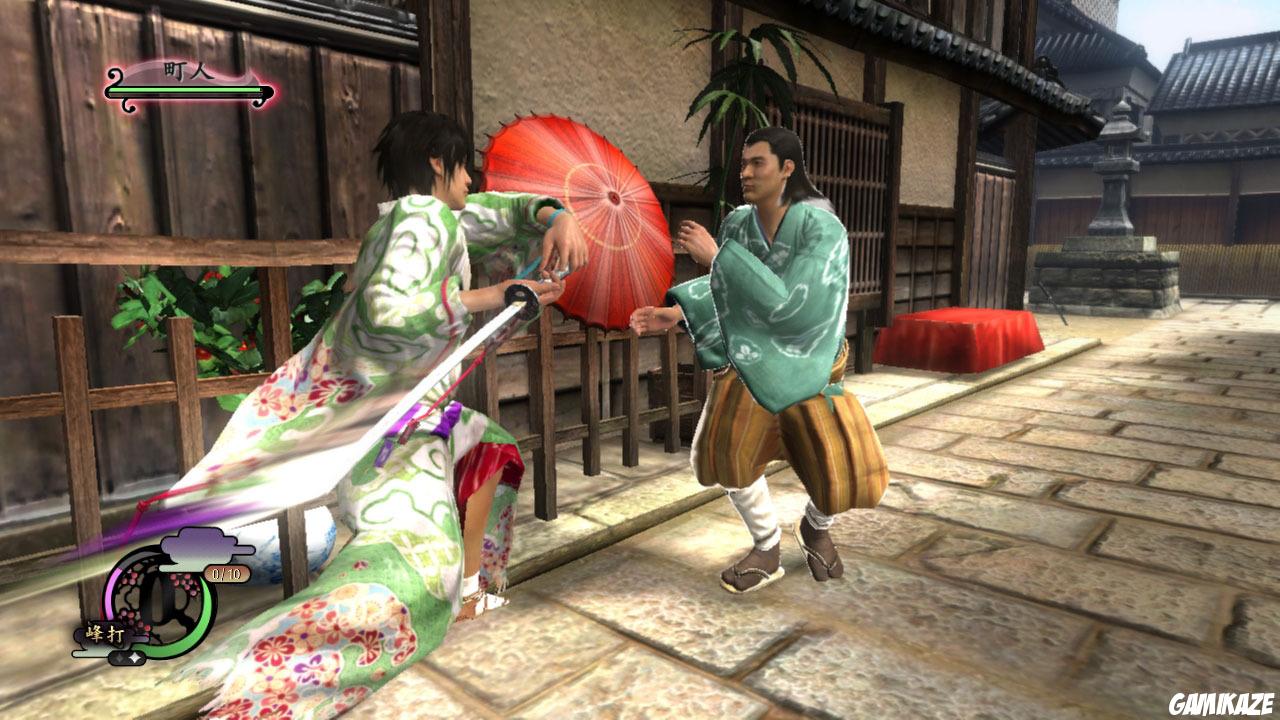Click the white diamond spark icon
The width and height of the screenshot is (1280, 720).
[135, 657]
